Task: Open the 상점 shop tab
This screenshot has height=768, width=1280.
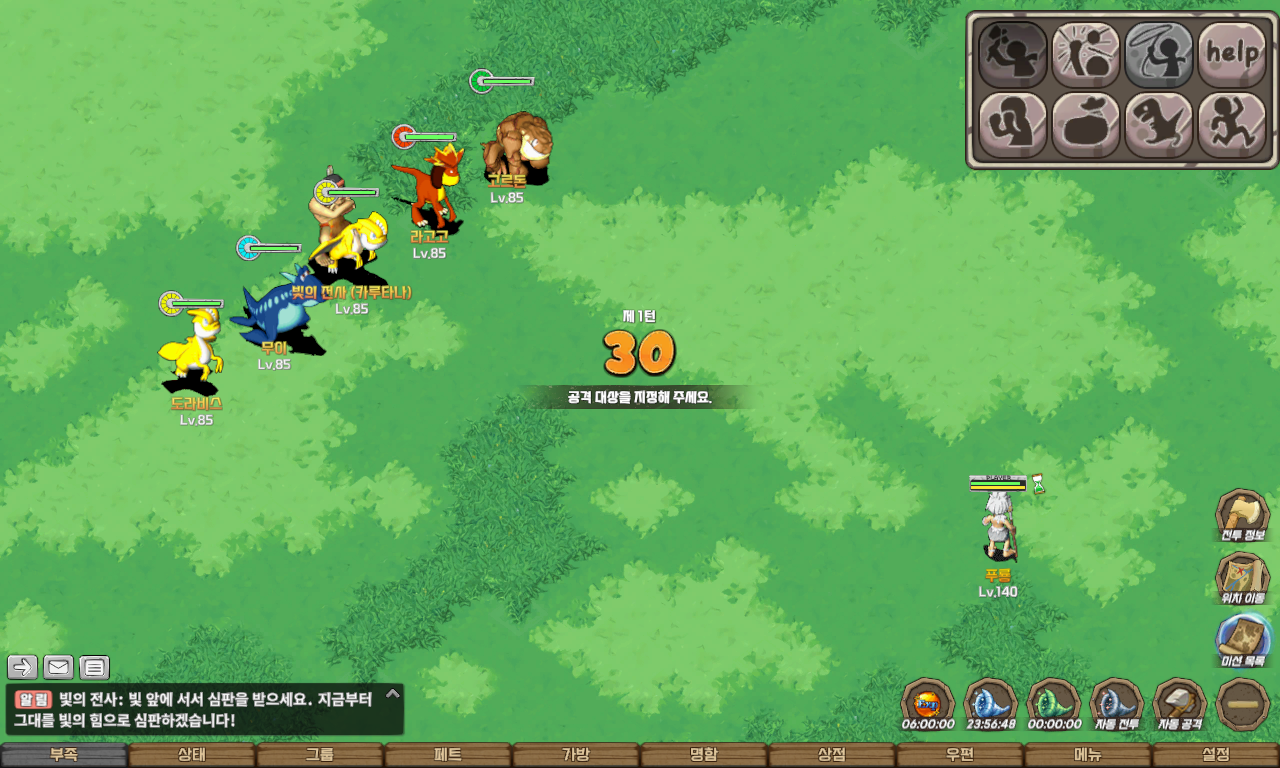Action: pos(831,755)
